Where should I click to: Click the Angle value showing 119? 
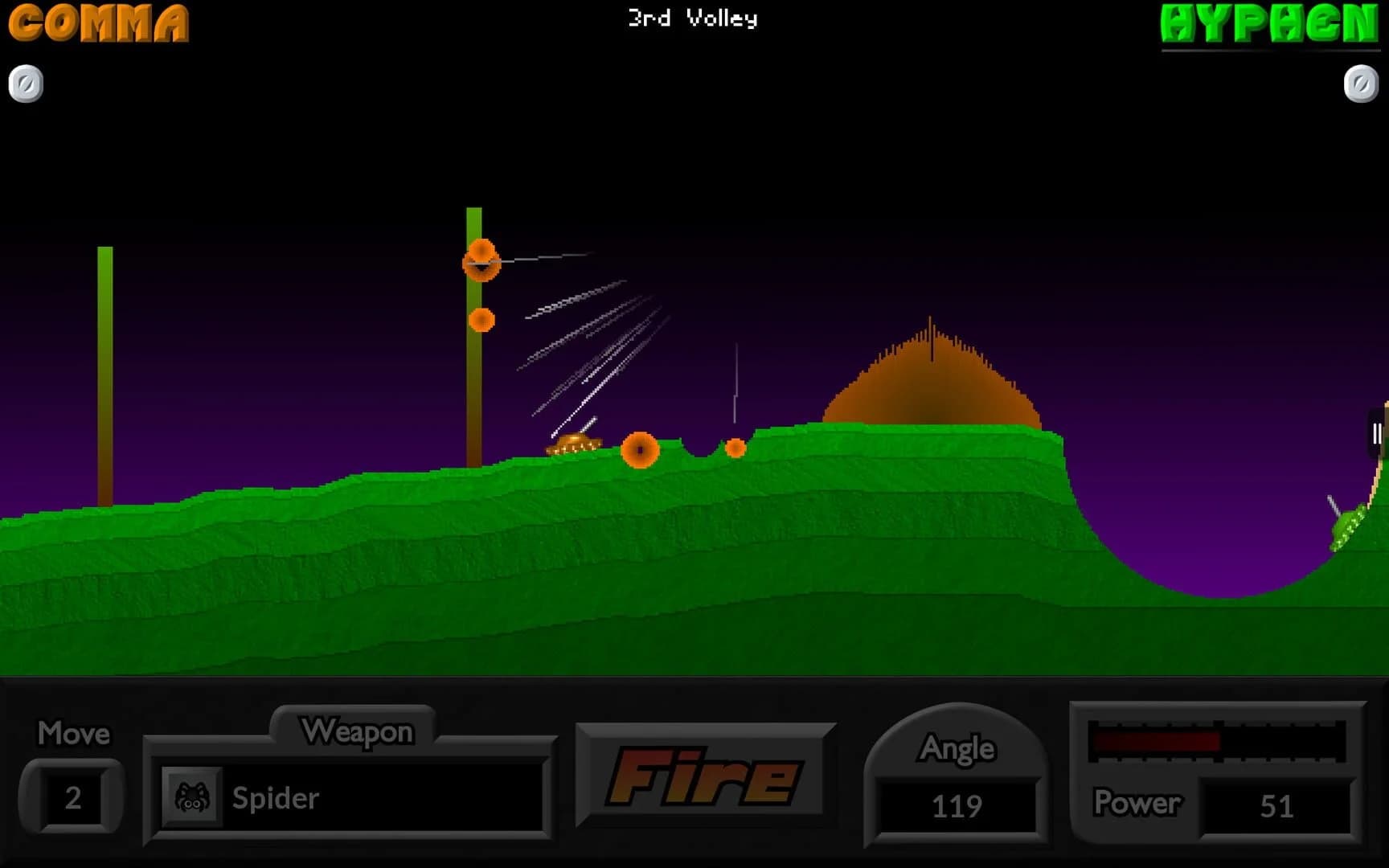957,805
